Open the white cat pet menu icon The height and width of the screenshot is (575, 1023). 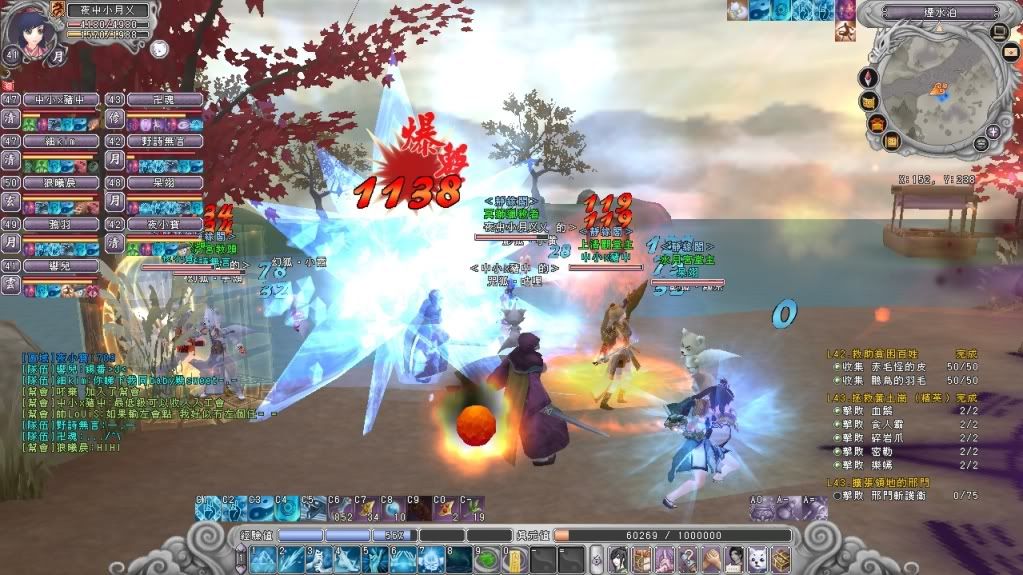click(x=758, y=558)
